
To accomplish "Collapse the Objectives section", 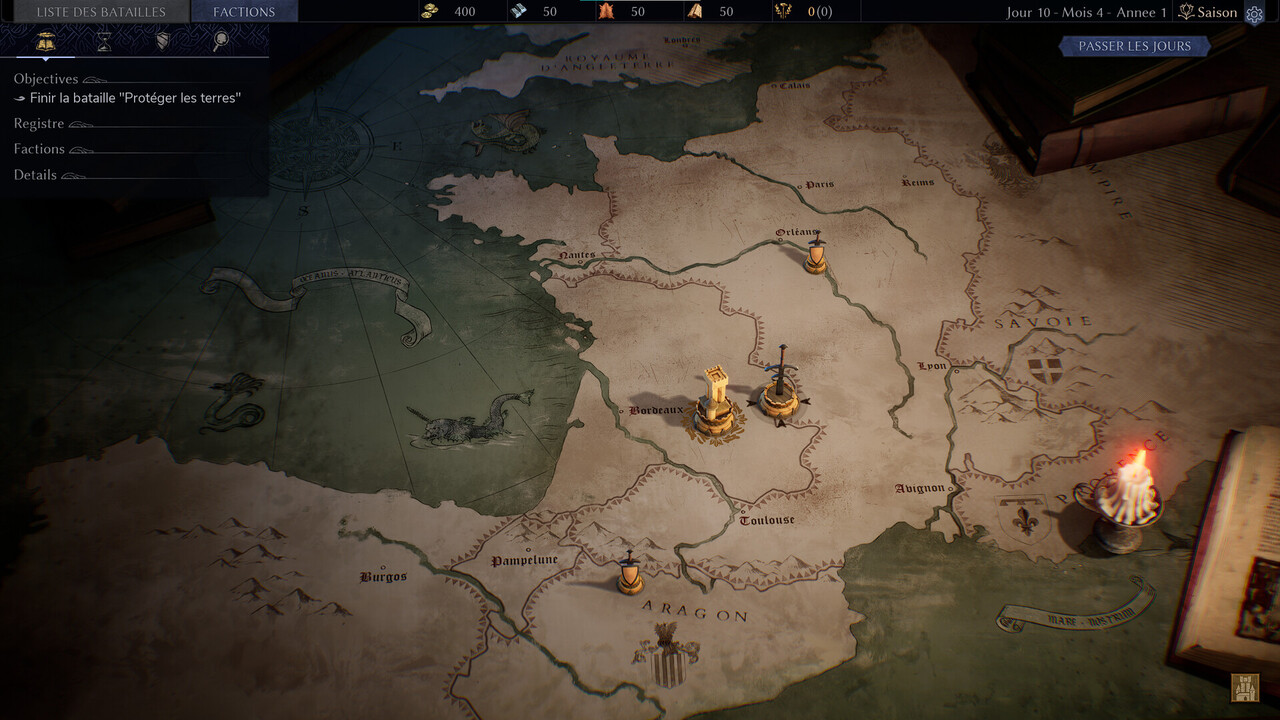I will point(46,79).
